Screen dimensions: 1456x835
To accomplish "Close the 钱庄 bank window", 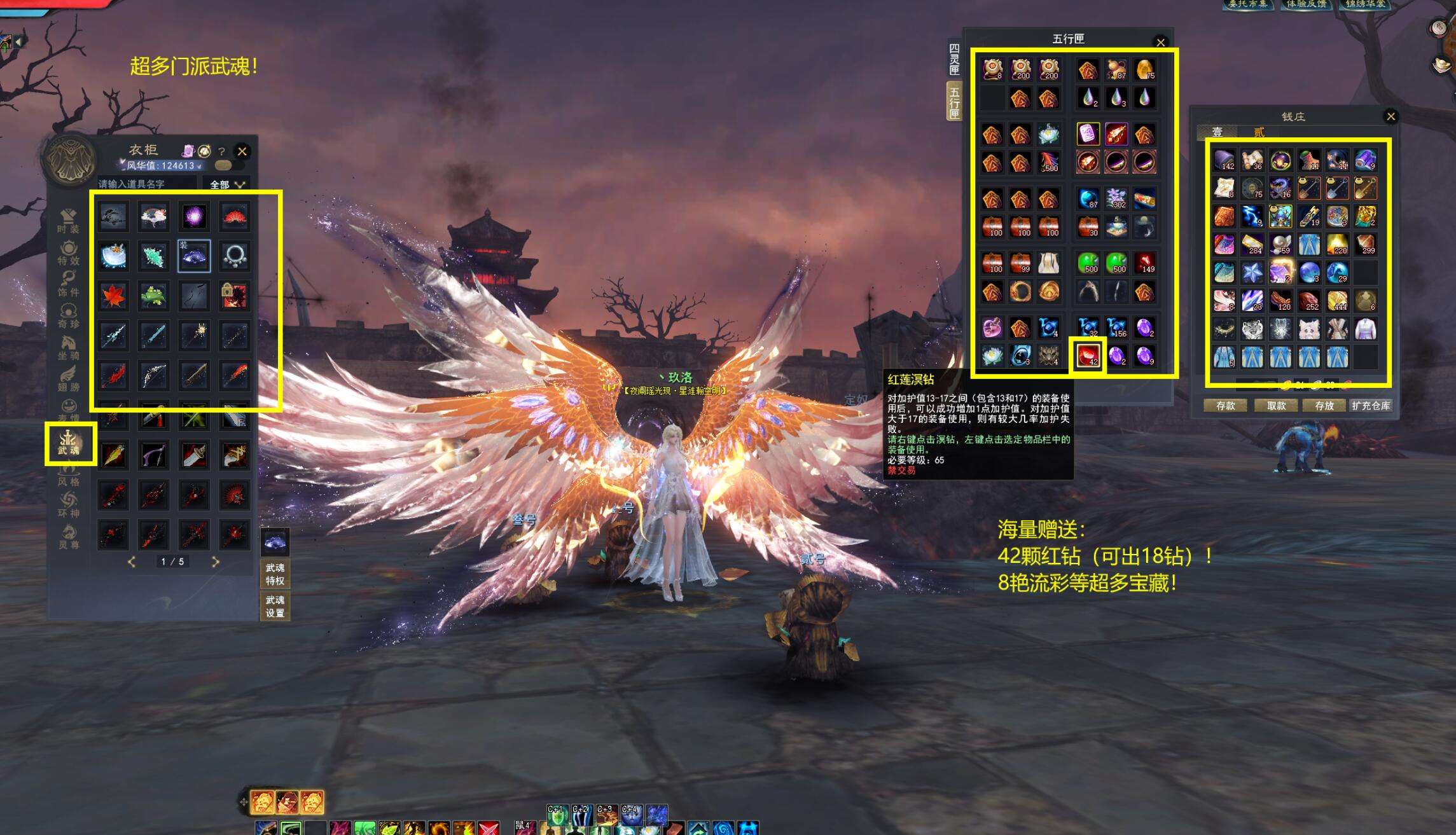I will [x=1390, y=116].
